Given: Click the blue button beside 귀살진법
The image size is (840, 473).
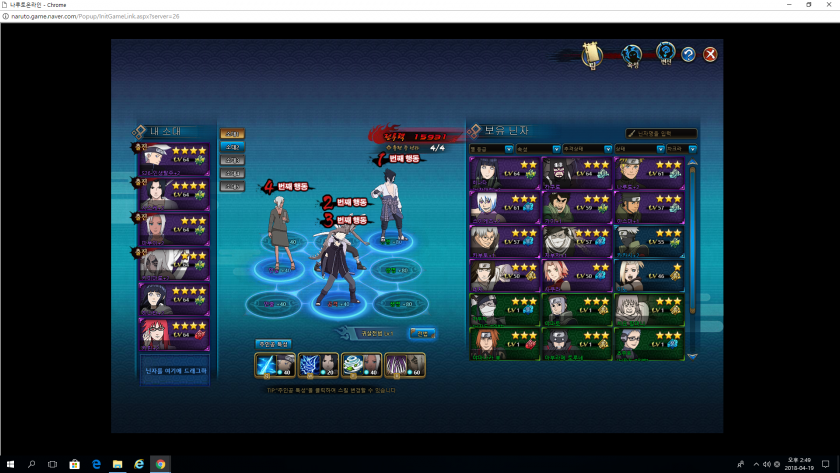Looking at the screenshot, I should coord(422,333).
